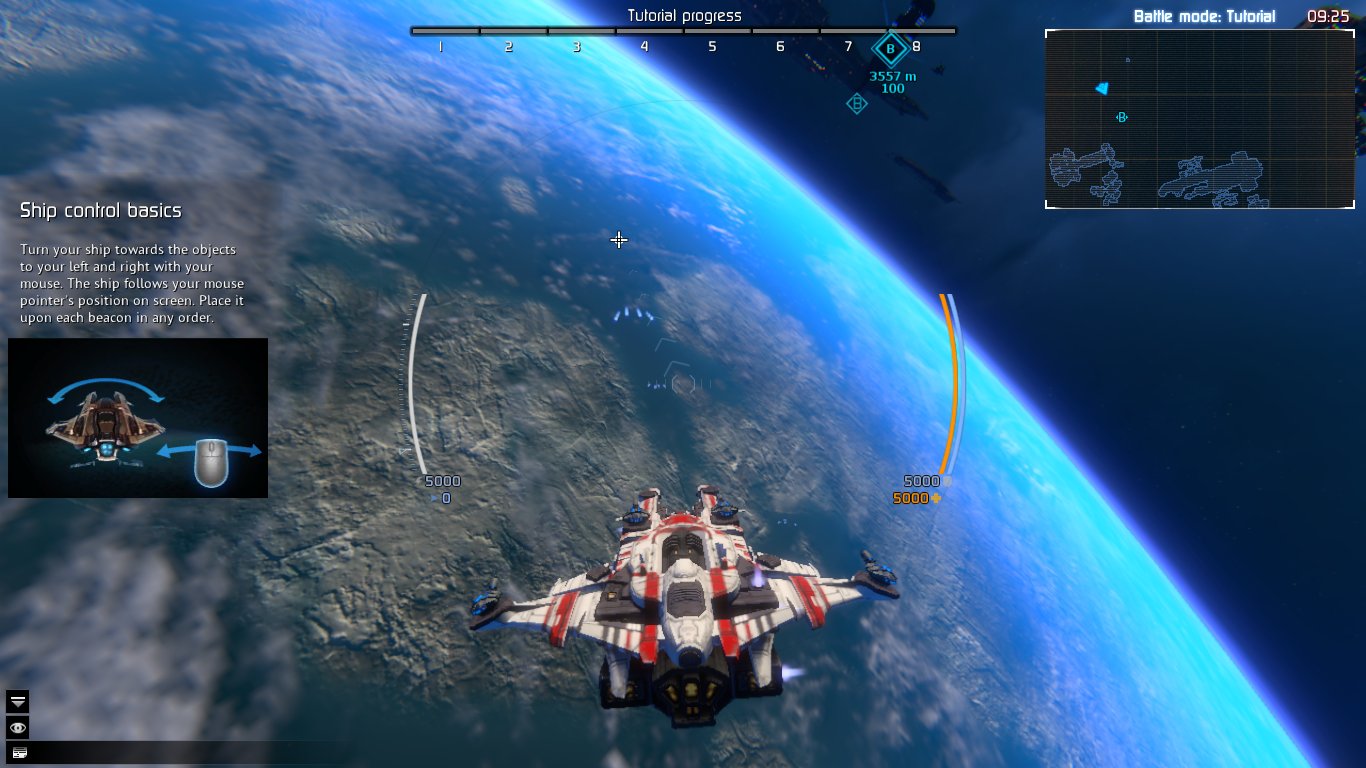
Task: Click the crosshair reticle at screen center
Action: click(619, 240)
